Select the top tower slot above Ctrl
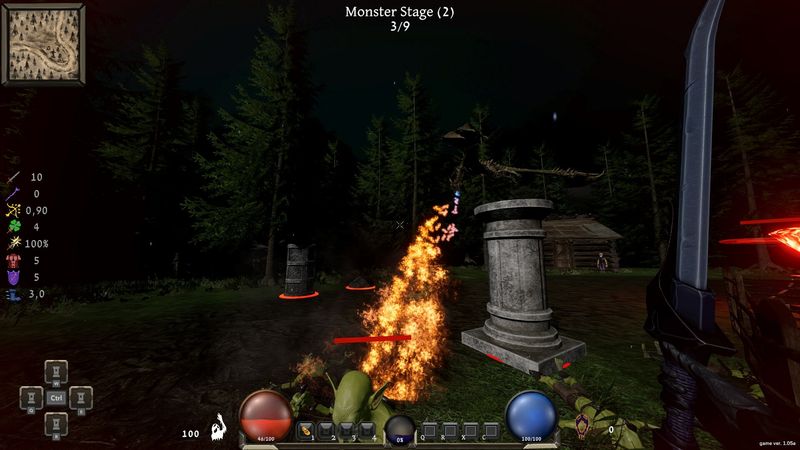Viewport: 800px width, 450px height. [57, 372]
